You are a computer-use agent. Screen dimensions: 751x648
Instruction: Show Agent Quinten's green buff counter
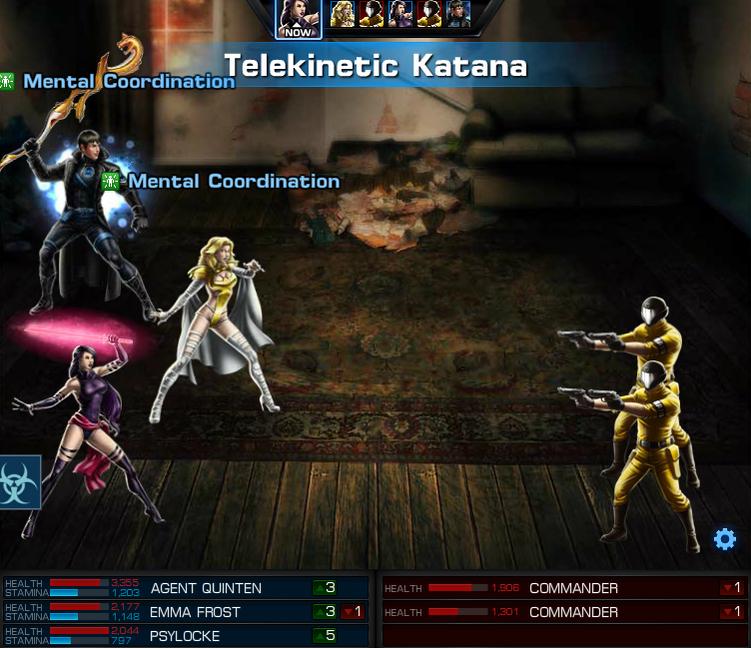point(325,588)
